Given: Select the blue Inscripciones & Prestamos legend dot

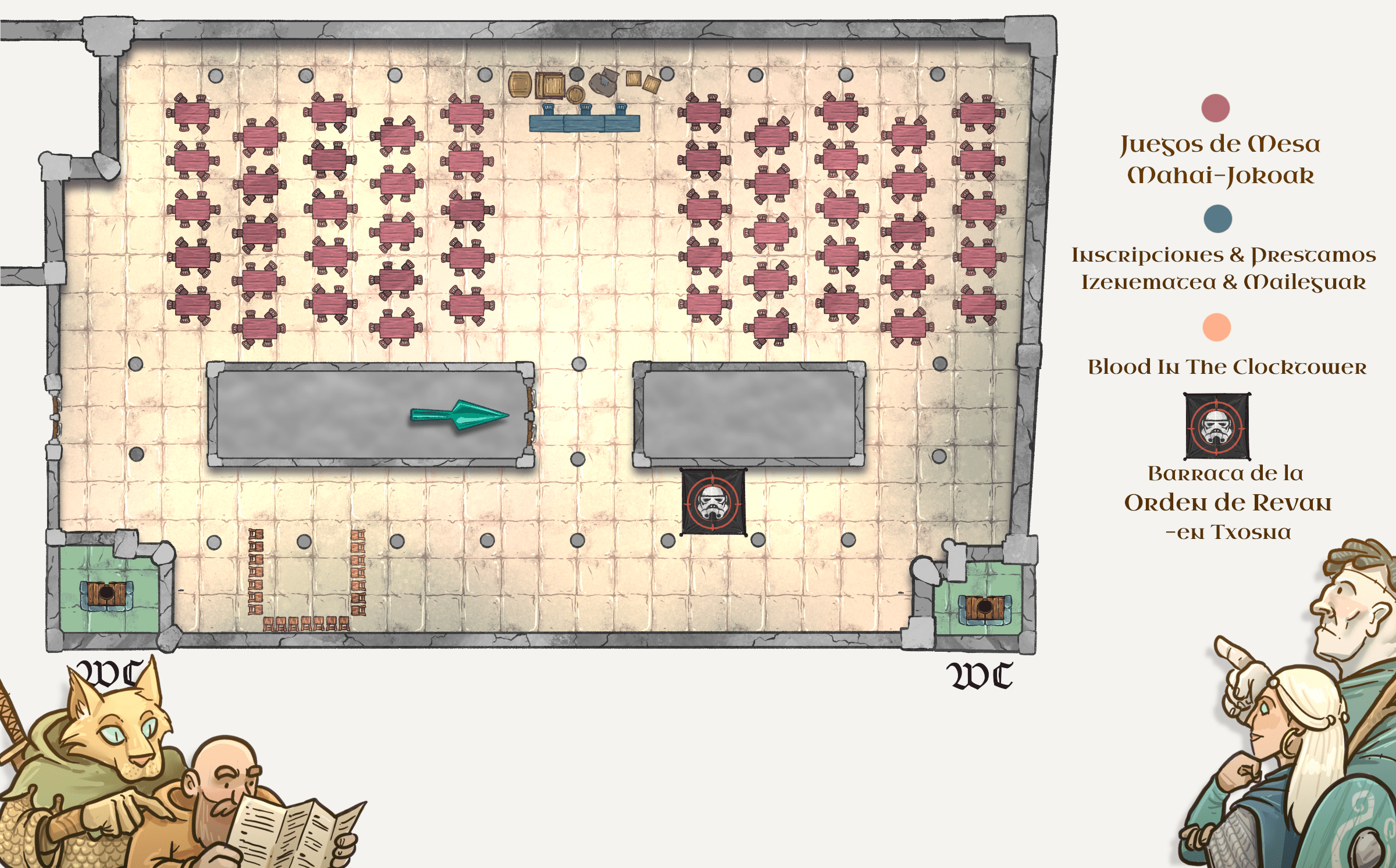Looking at the screenshot, I should (1217, 219).
